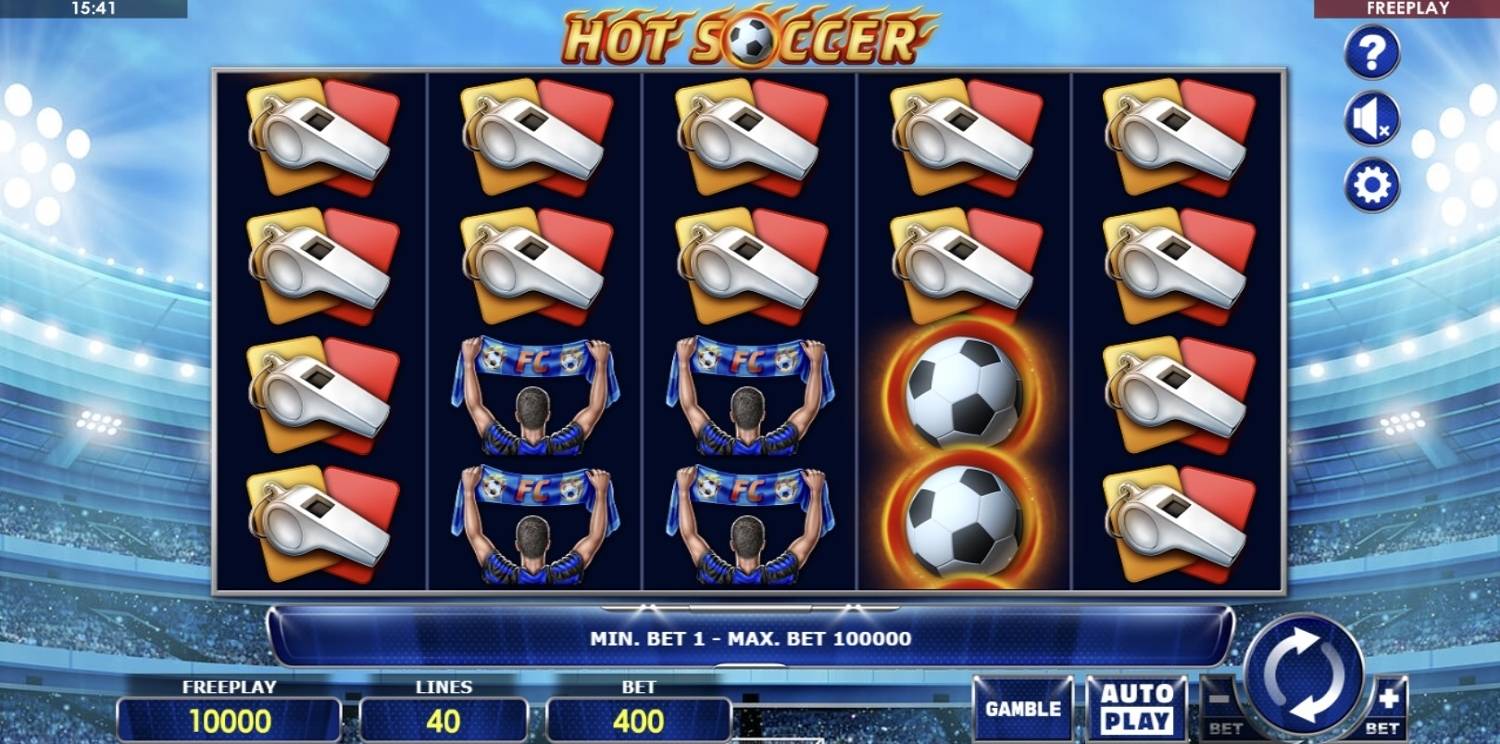This screenshot has height=744, width=1500.
Task: Open the Gamble feature
Action: pyautogui.click(x=1022, y=706)
